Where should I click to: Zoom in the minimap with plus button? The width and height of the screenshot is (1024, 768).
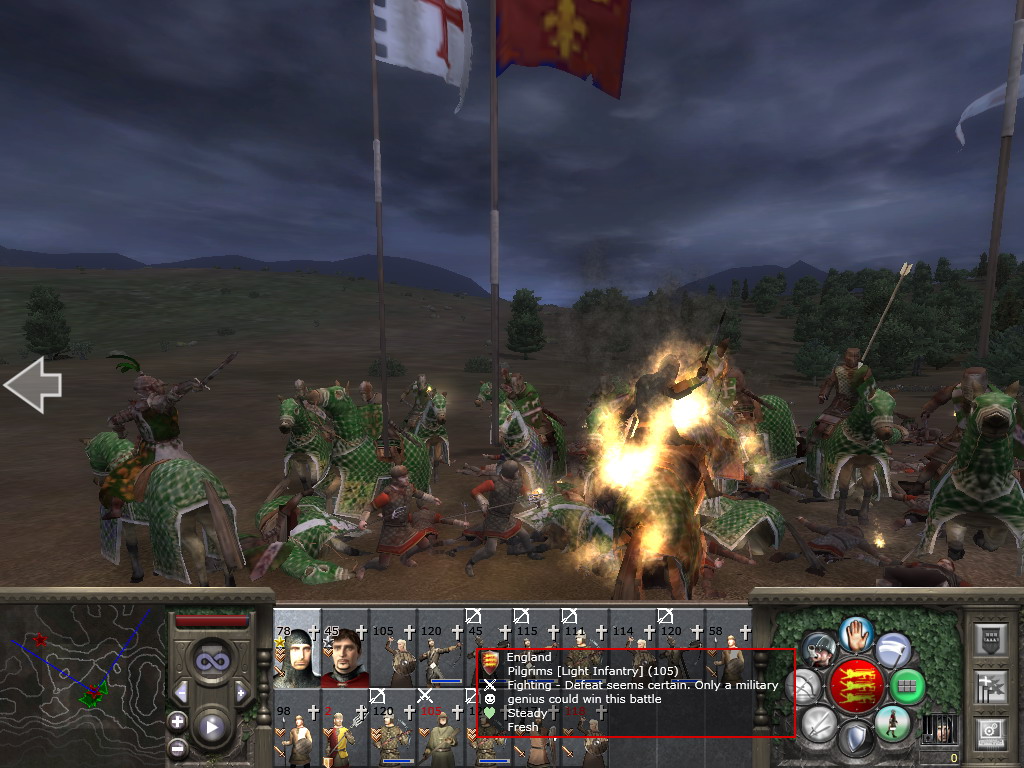178,721
